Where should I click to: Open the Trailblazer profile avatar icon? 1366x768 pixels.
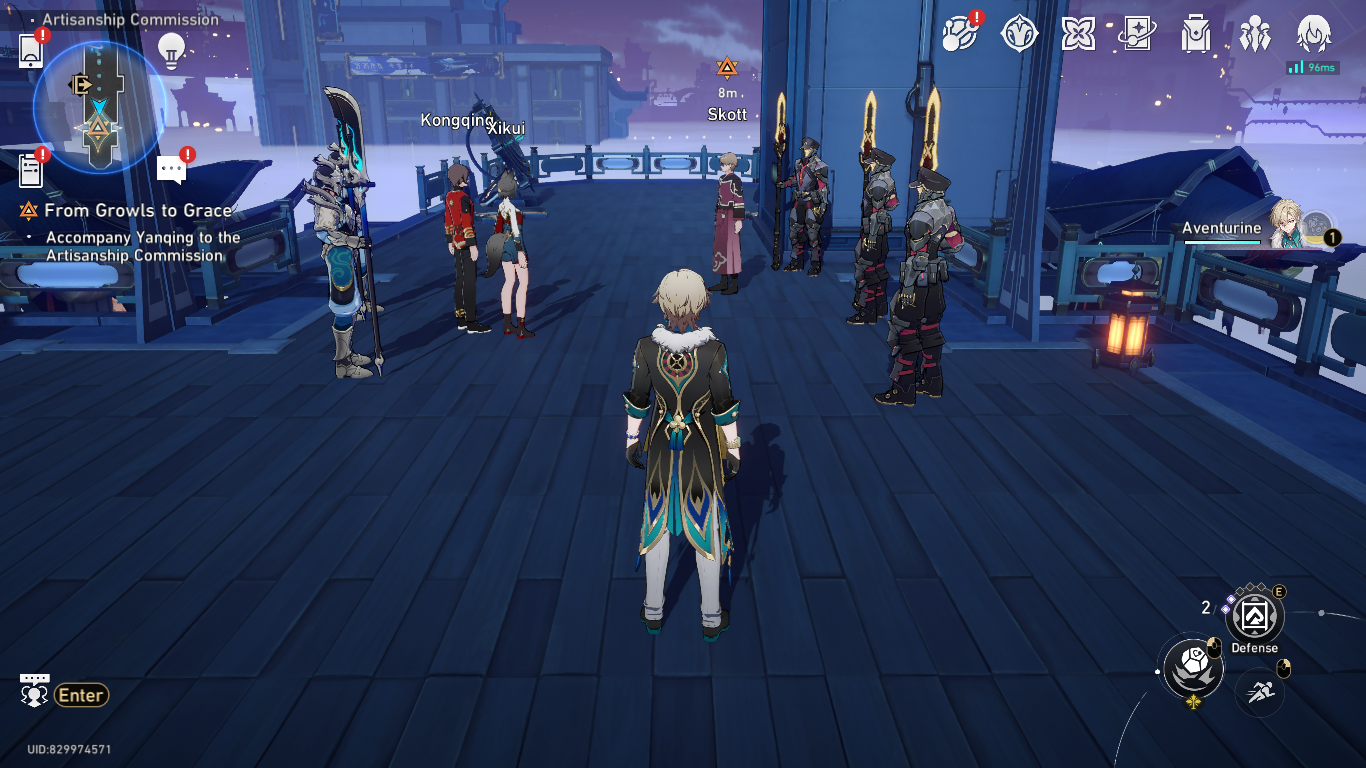tap(1316, 36)
